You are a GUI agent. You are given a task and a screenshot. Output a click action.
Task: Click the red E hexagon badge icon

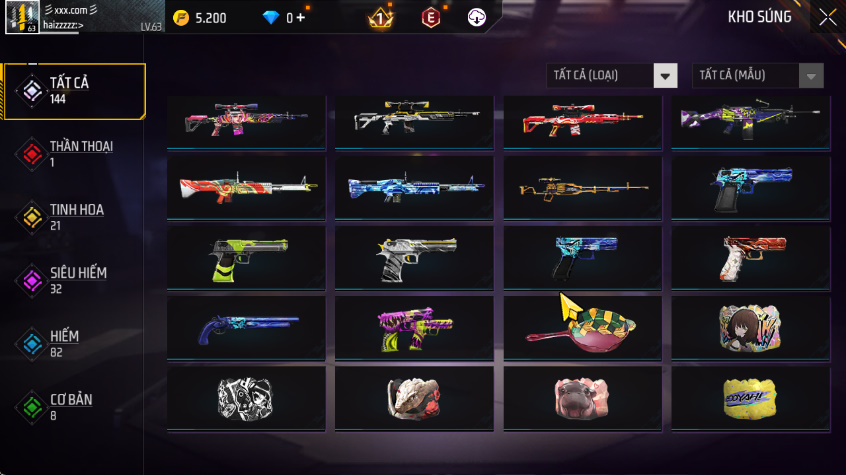pyautogui.click(x=430, y=17)
